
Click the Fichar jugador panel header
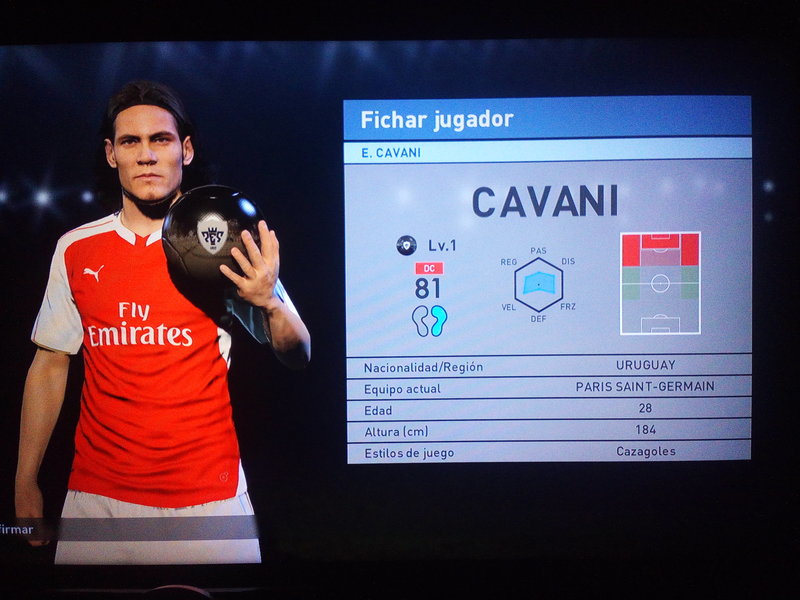point(547,119)
